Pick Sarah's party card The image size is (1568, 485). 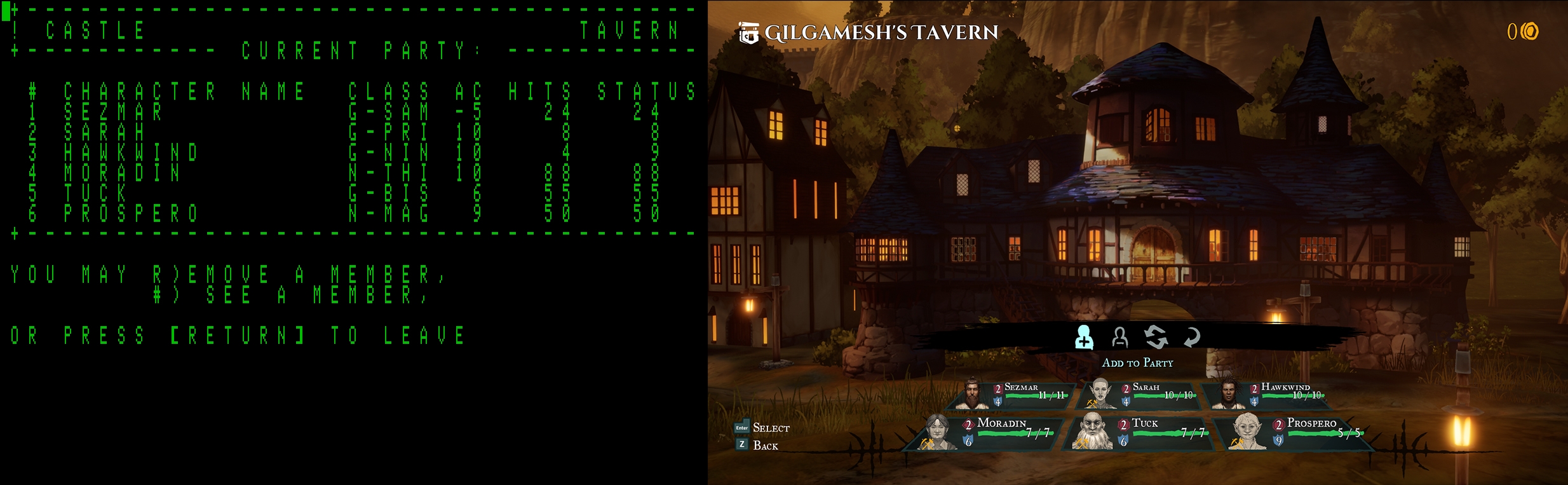point(1142,395)
